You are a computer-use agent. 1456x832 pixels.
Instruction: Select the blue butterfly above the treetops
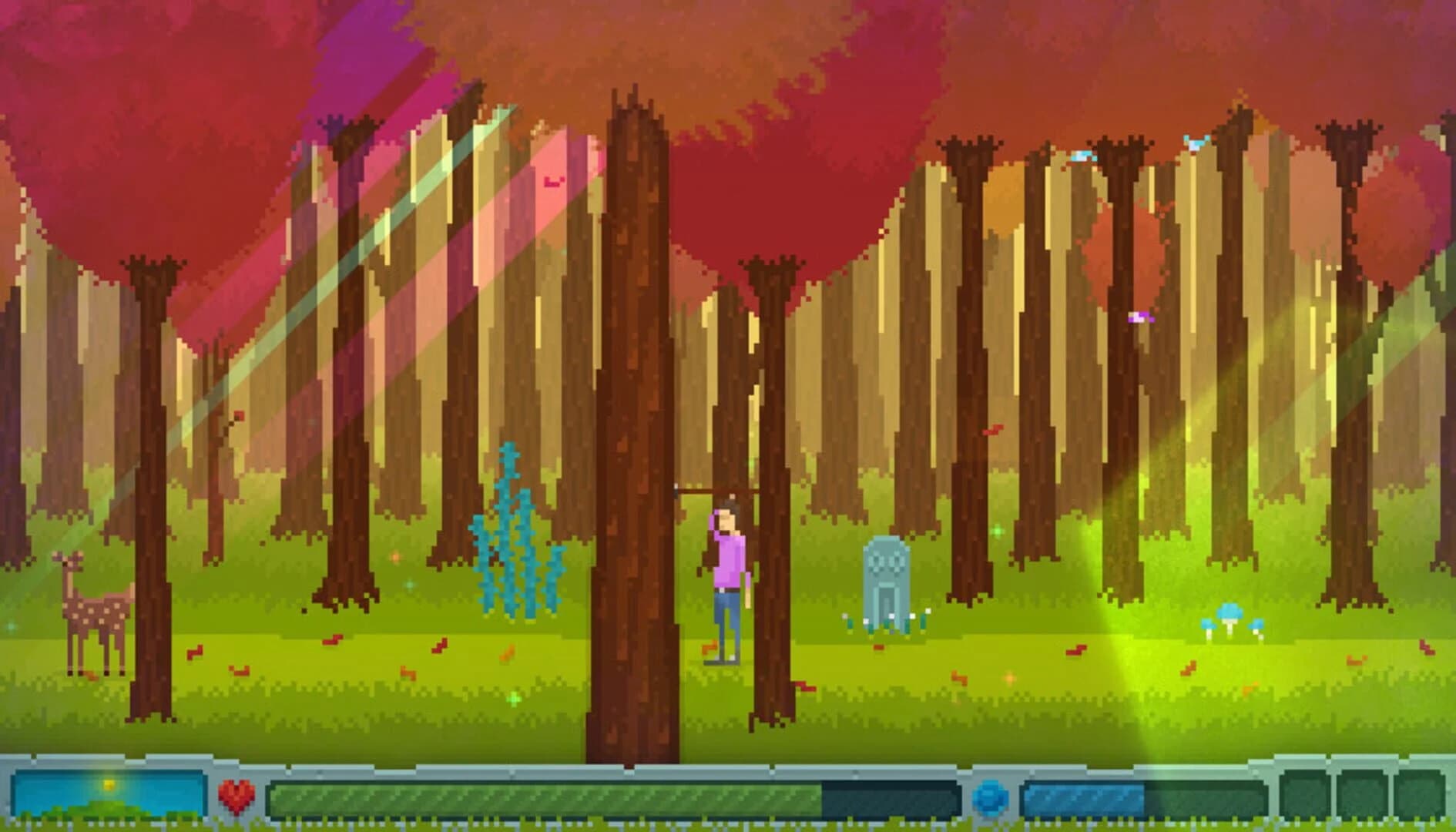pyautogui.click(x=1196, y=143)
